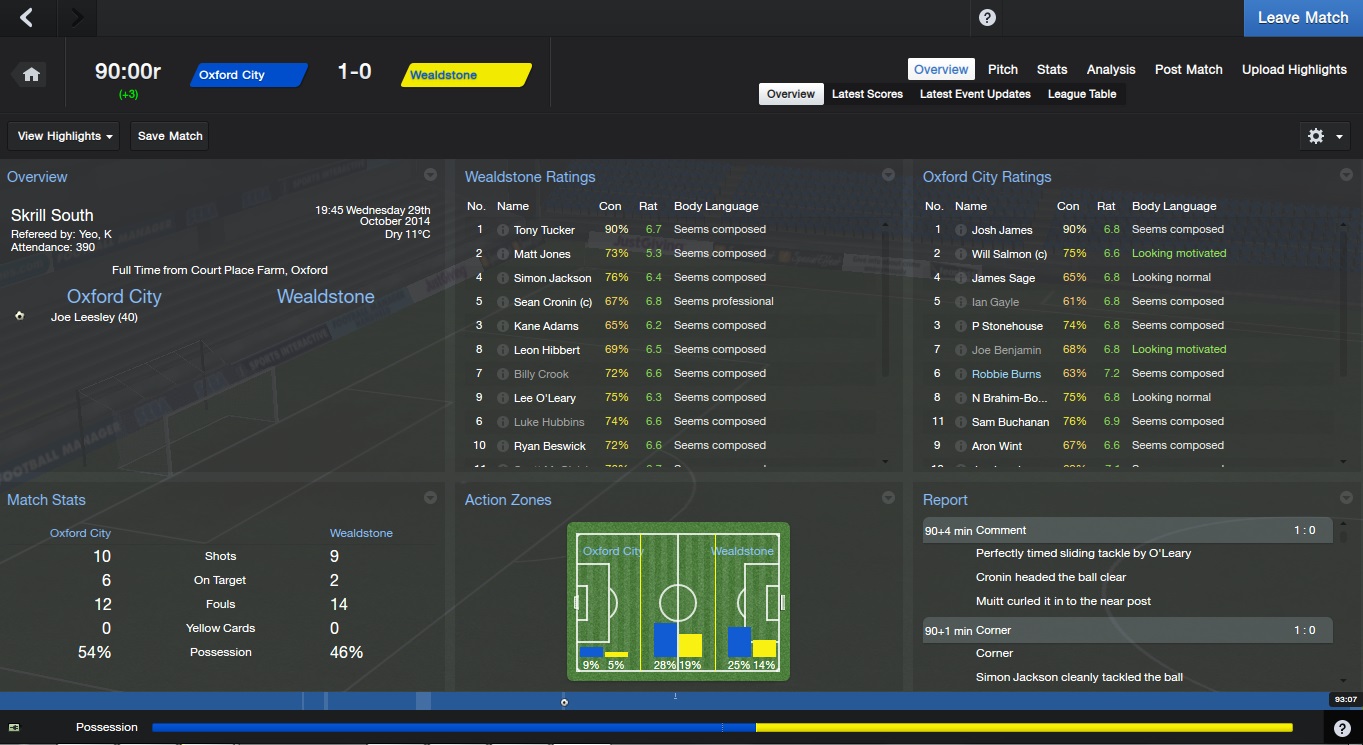Open Latest Event Updates sub-tab
The height and width of the screenshot is (745, 1363).
[975, 94]
